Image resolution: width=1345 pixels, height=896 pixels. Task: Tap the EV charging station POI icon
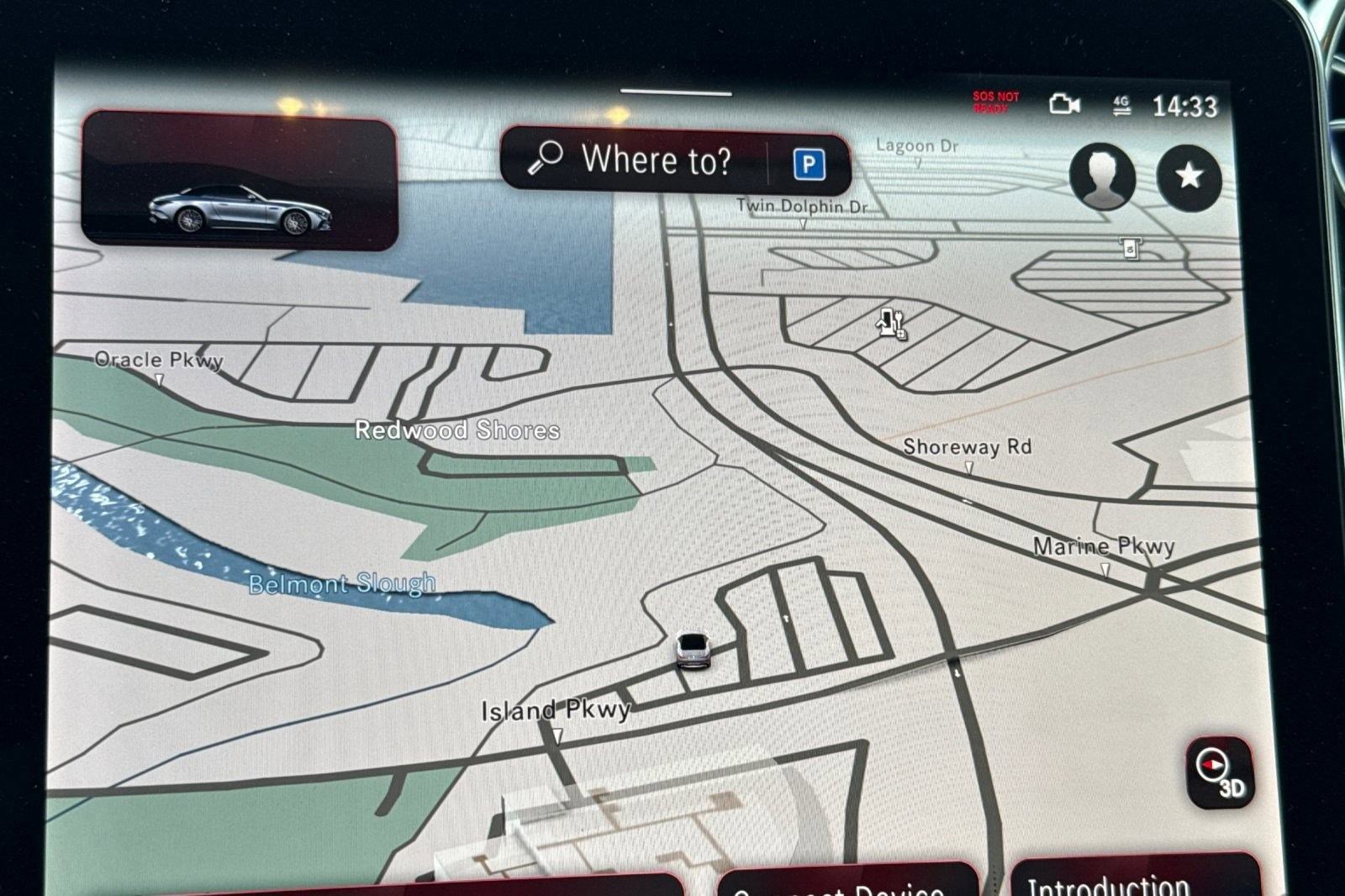889,324
